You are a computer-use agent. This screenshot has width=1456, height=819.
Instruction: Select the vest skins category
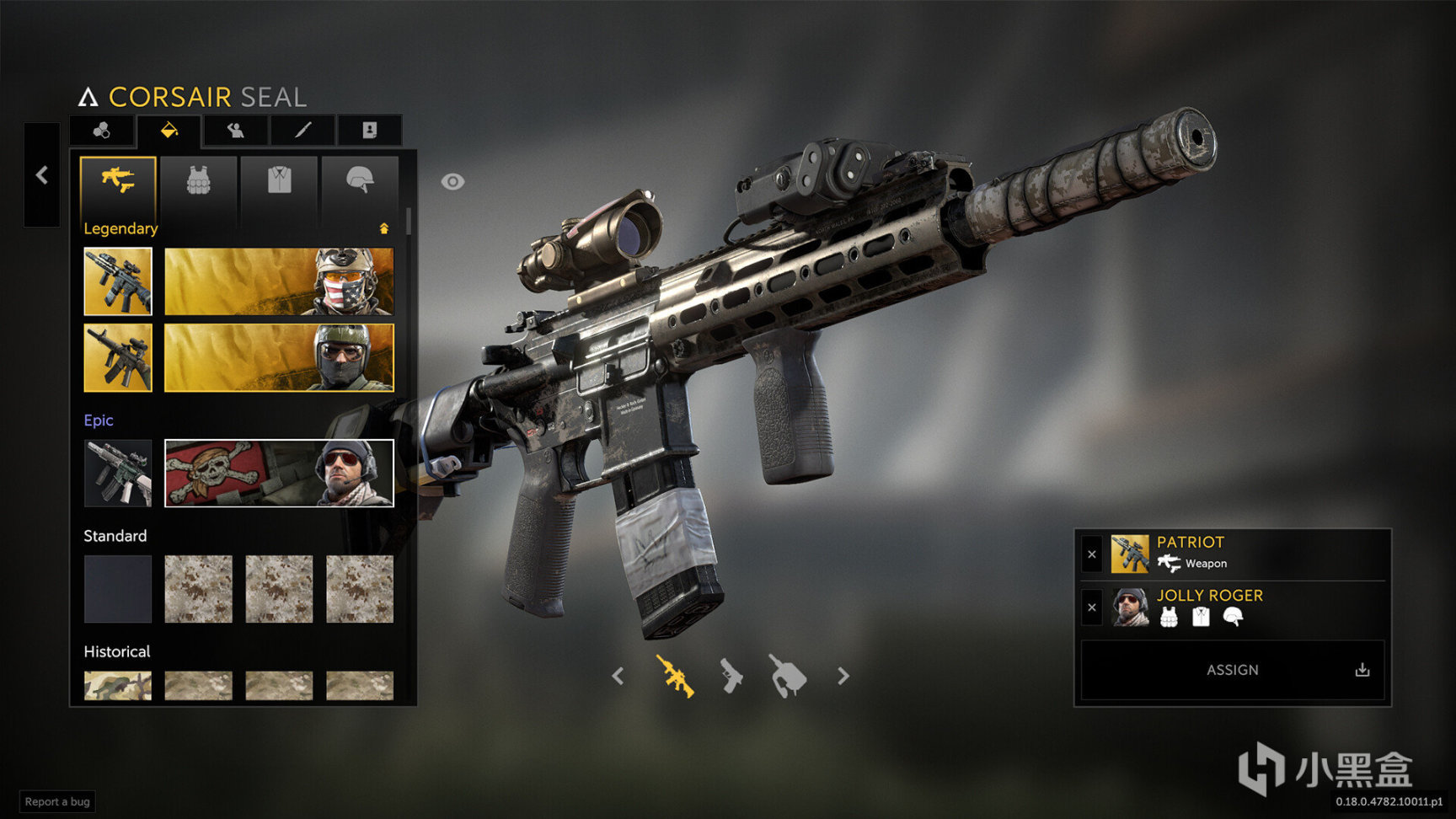[x=198, y=180]
